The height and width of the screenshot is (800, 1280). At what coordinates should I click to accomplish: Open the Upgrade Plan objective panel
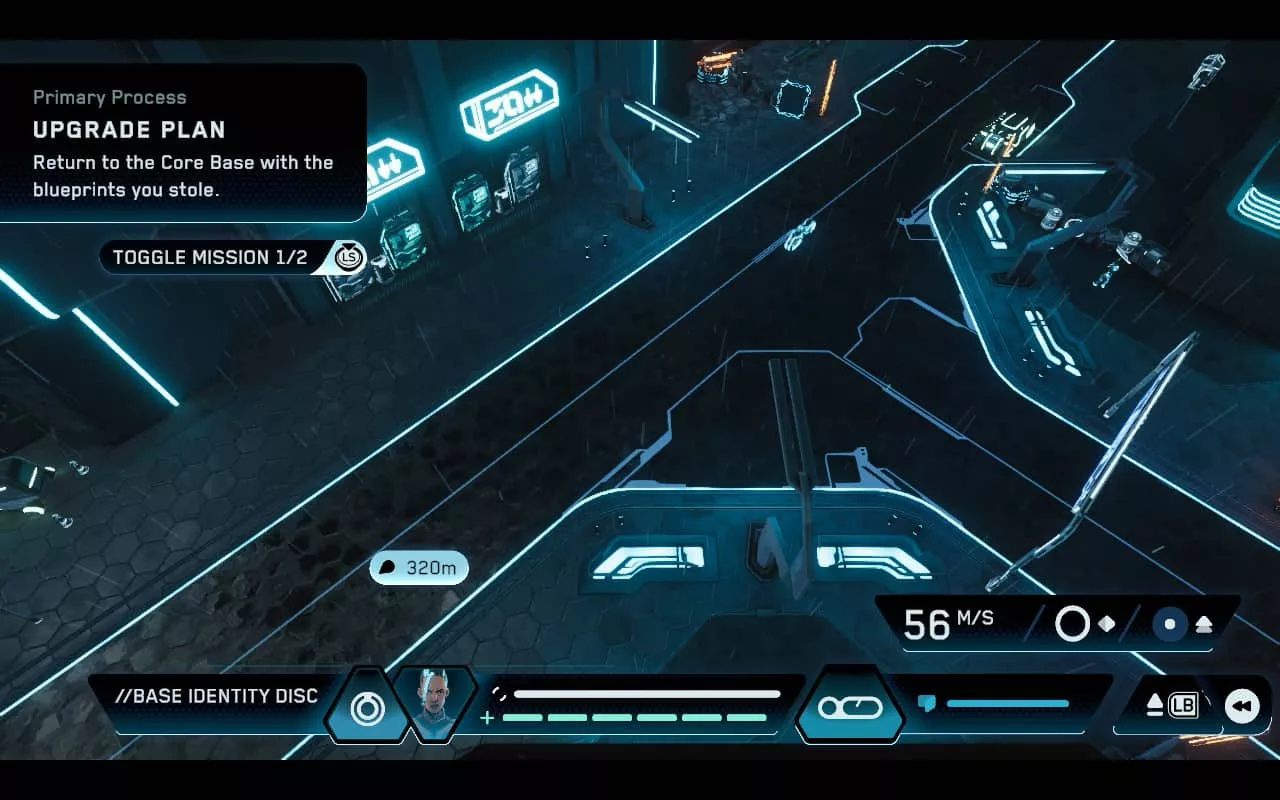click(x=182, y=142)
